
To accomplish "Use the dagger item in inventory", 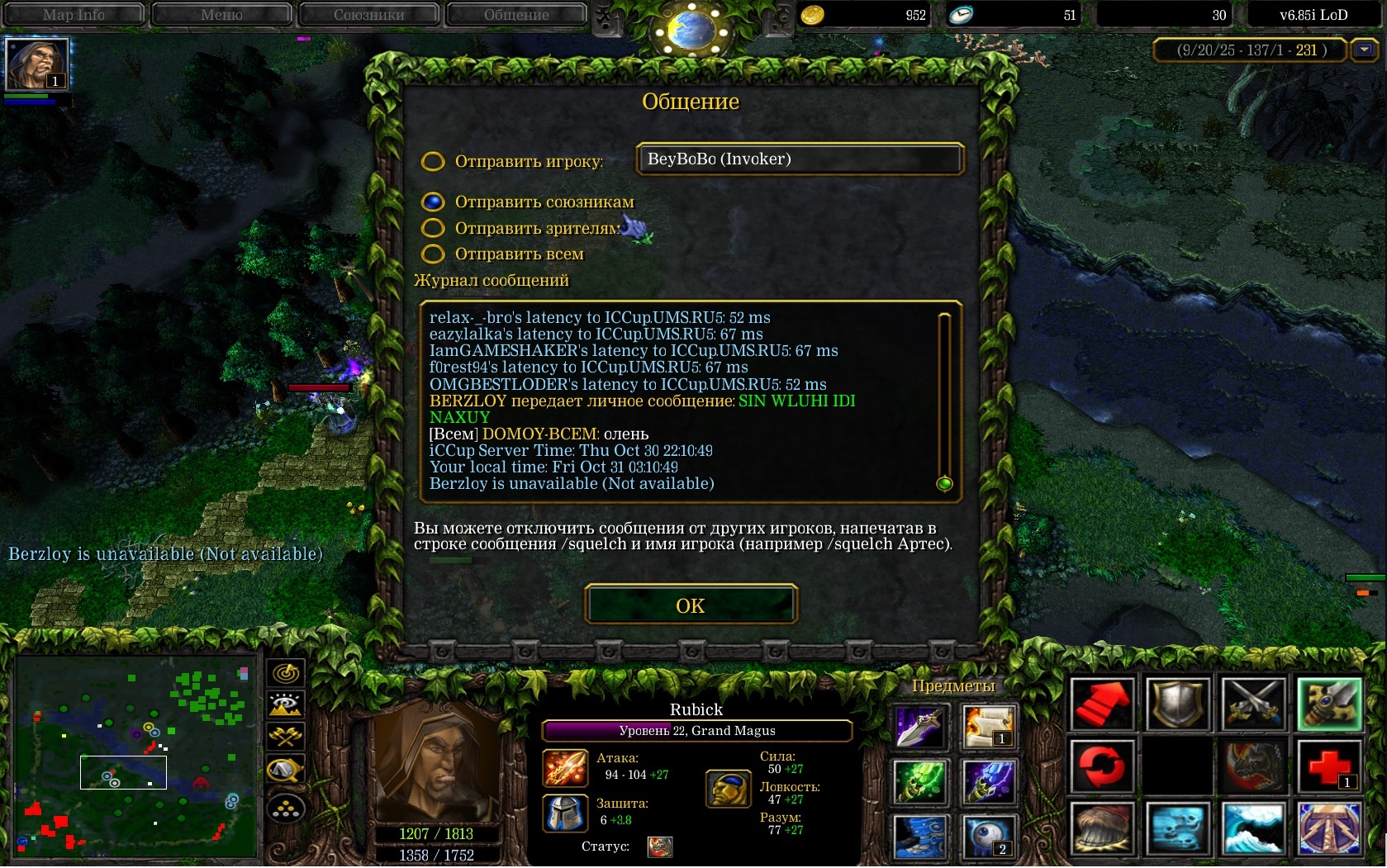I will (x=919, y=728).
